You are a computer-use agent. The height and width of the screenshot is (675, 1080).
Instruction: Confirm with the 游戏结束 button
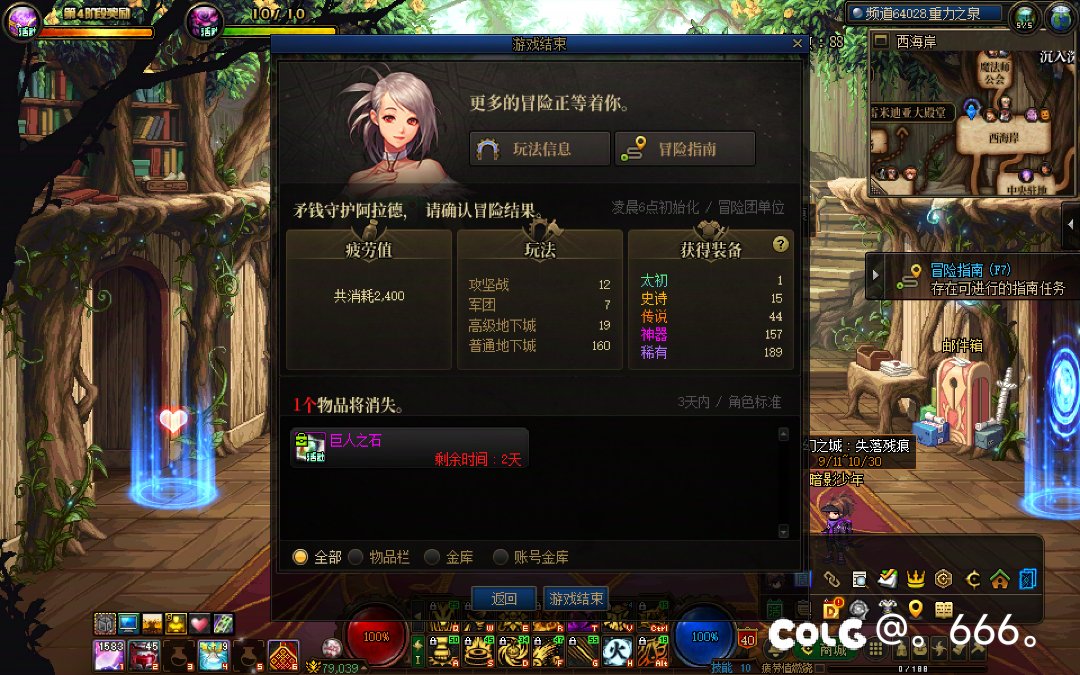(575, 599)
